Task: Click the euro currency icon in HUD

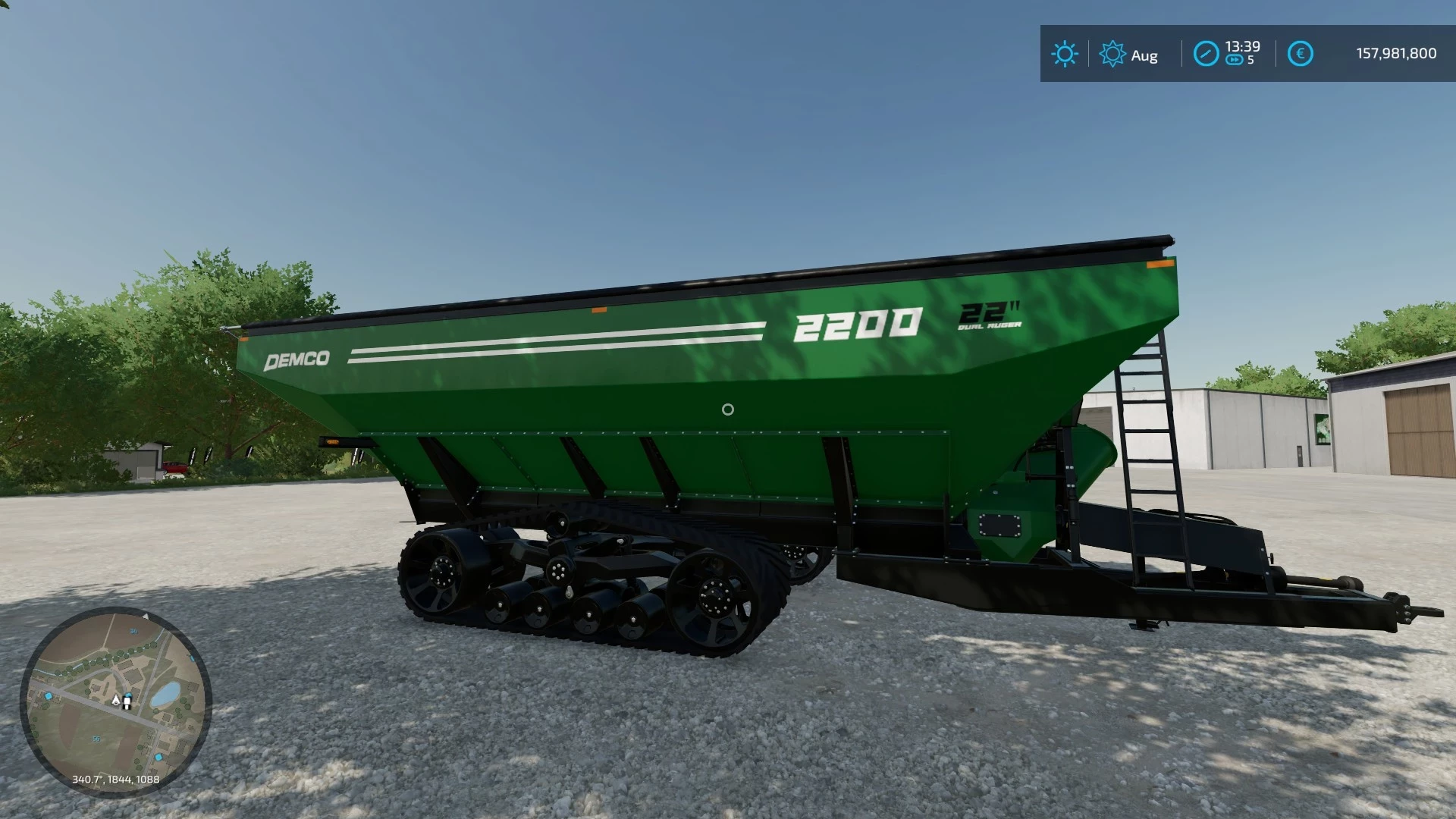Action: [x=1301, y=53]
